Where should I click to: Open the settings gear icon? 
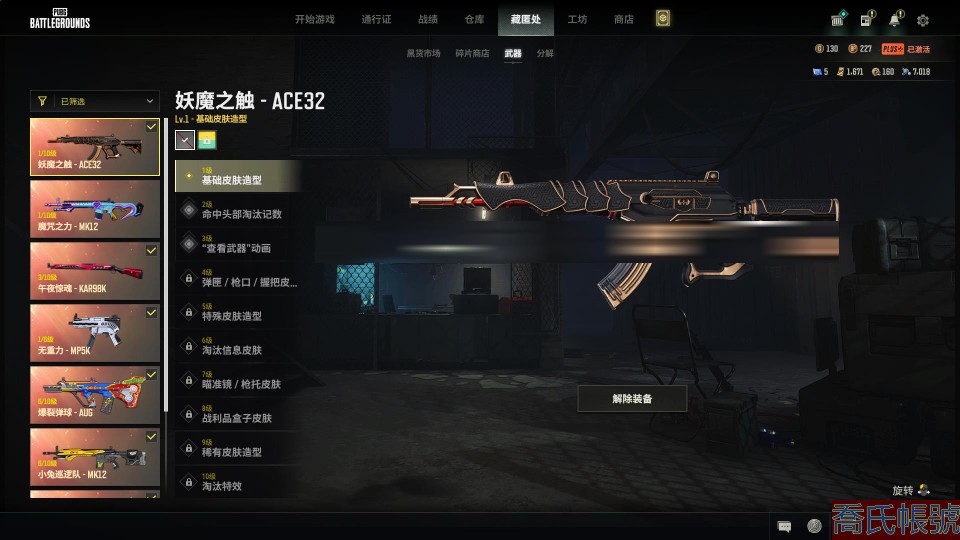pyautogui.click(x=923, y=20)
